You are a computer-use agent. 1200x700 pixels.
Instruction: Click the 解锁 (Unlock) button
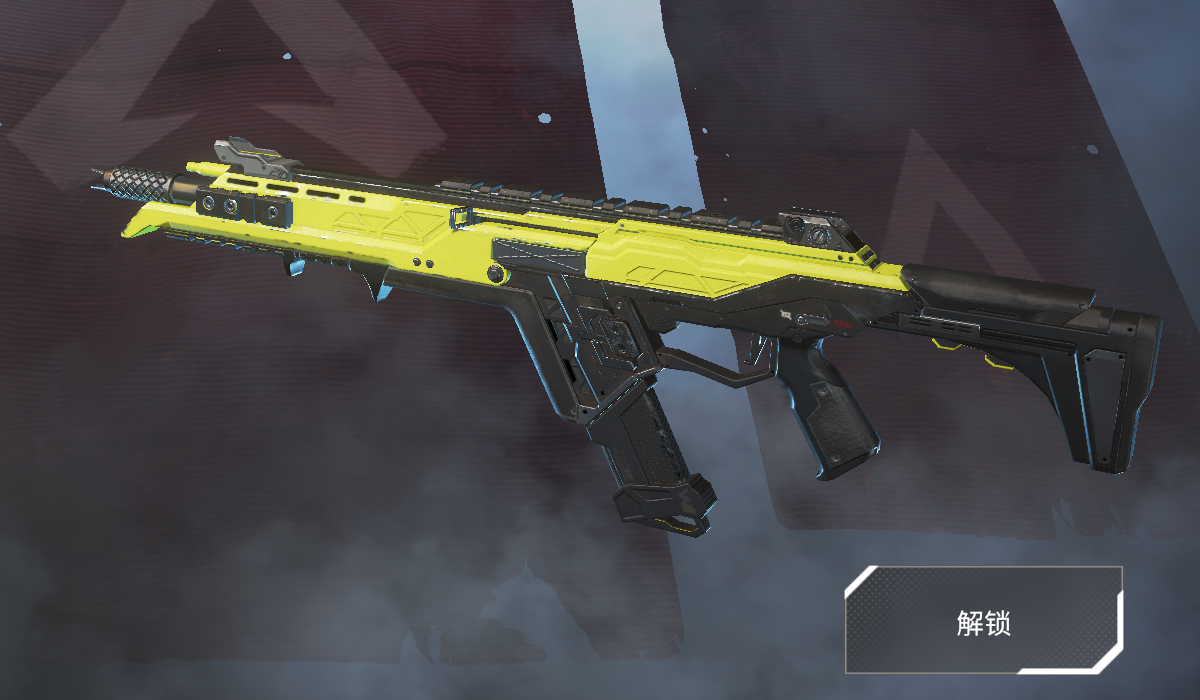(x=984, y=620)
